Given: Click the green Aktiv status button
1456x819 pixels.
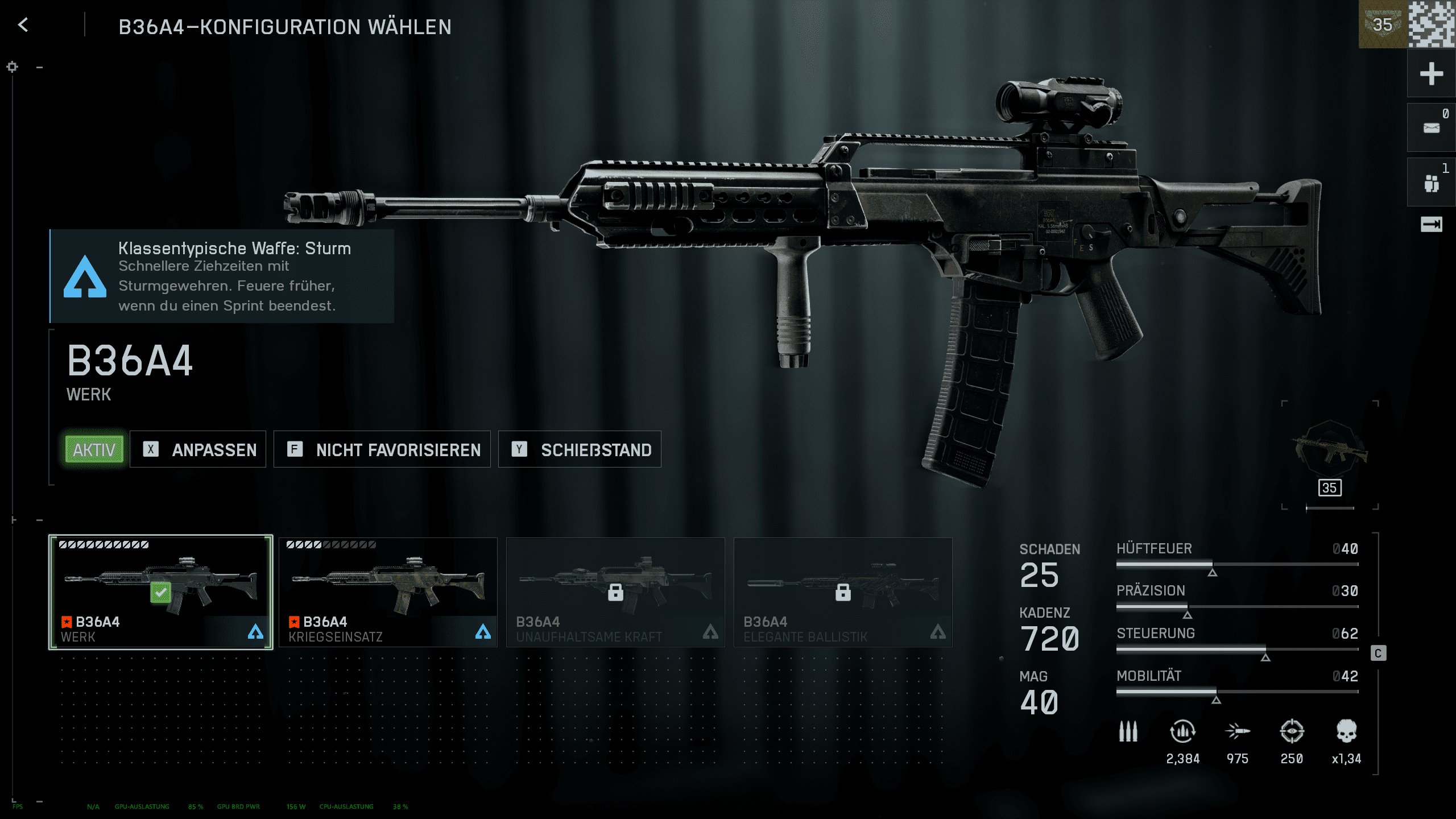Looking at the screenshot, I should 94,449.
